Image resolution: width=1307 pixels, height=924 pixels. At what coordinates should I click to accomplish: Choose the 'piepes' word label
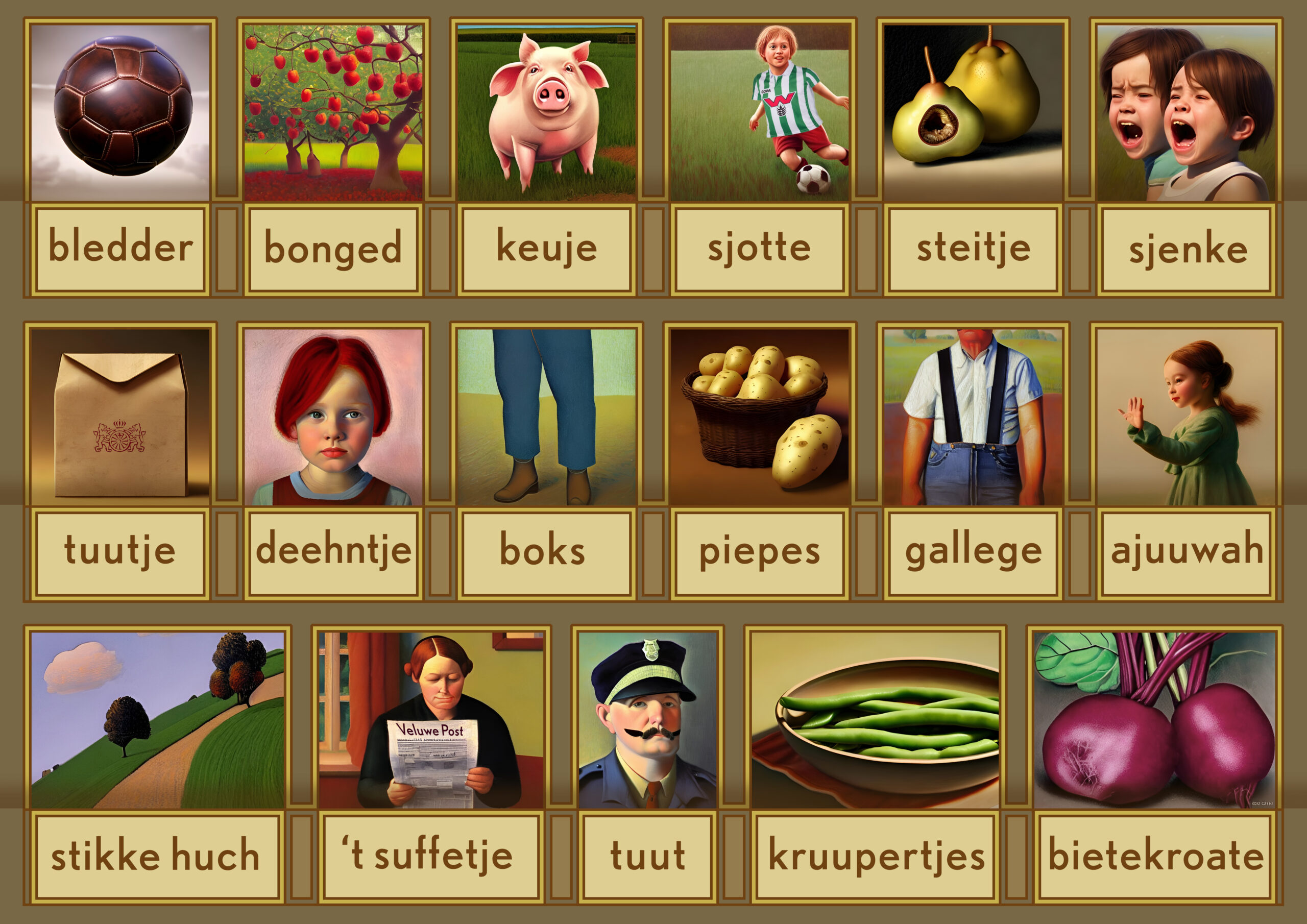click(x=759, y=551)
